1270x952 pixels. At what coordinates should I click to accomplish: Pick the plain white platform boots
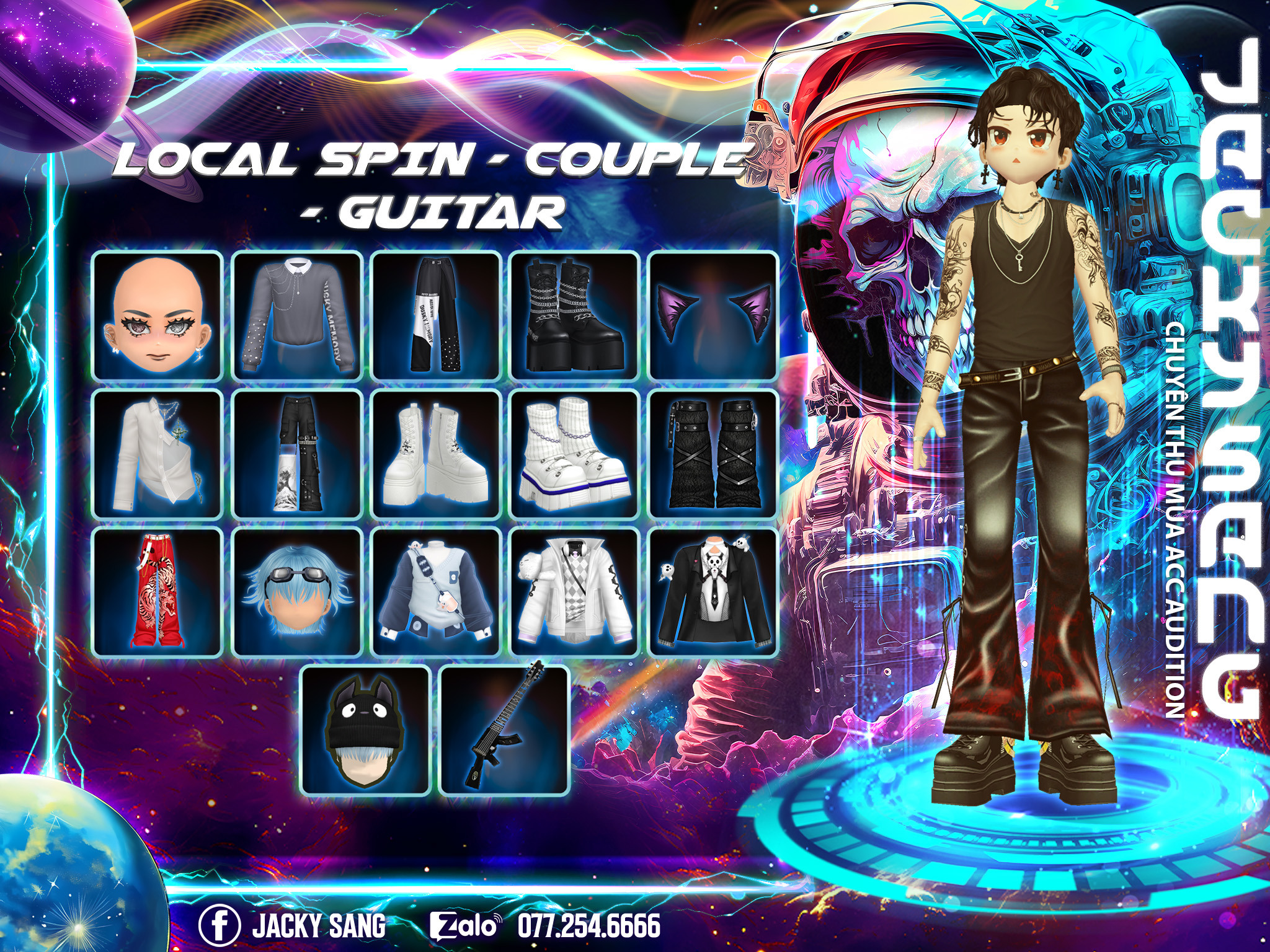[x=436, y=454]
